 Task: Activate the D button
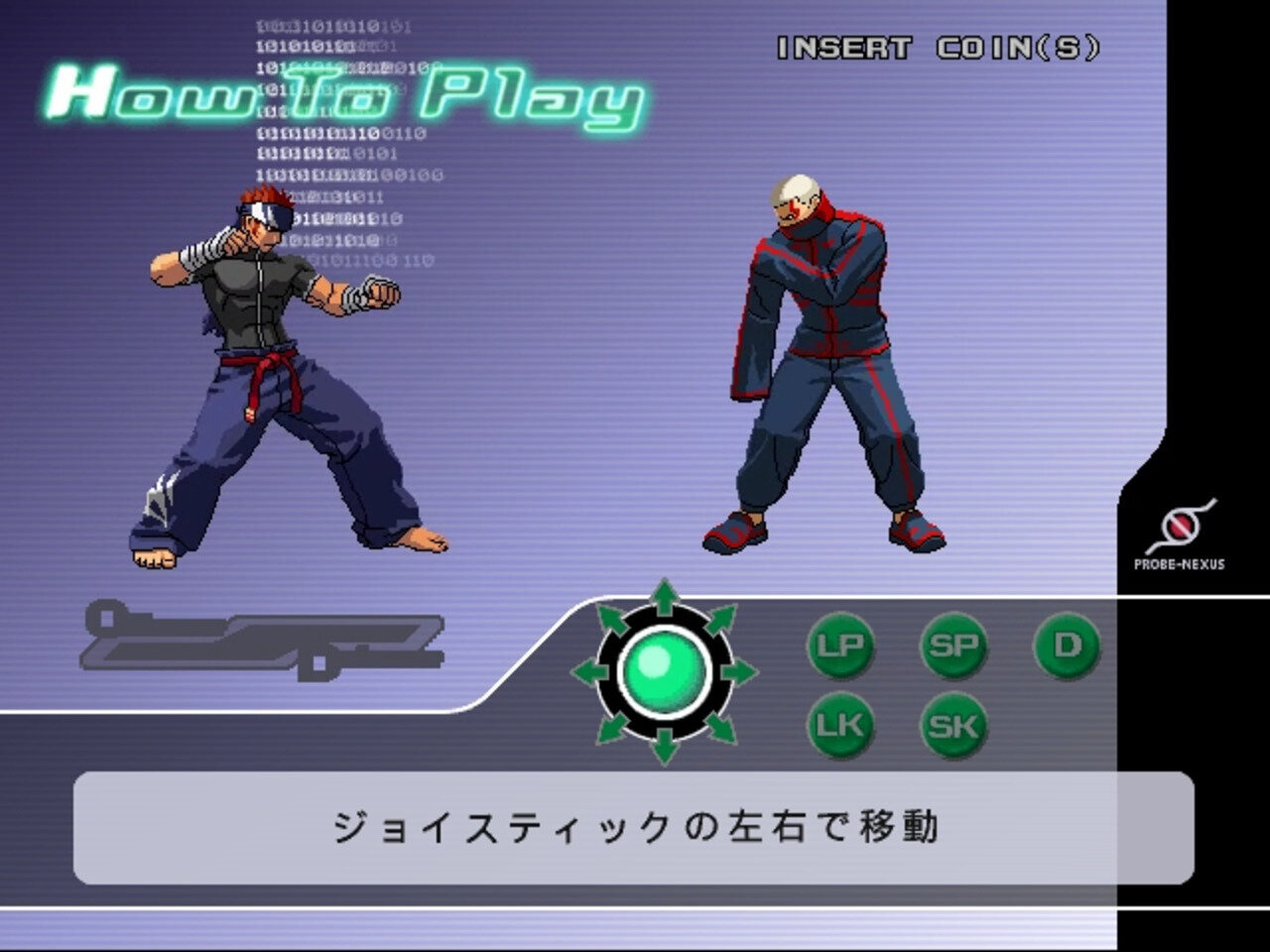point(1067,647)
